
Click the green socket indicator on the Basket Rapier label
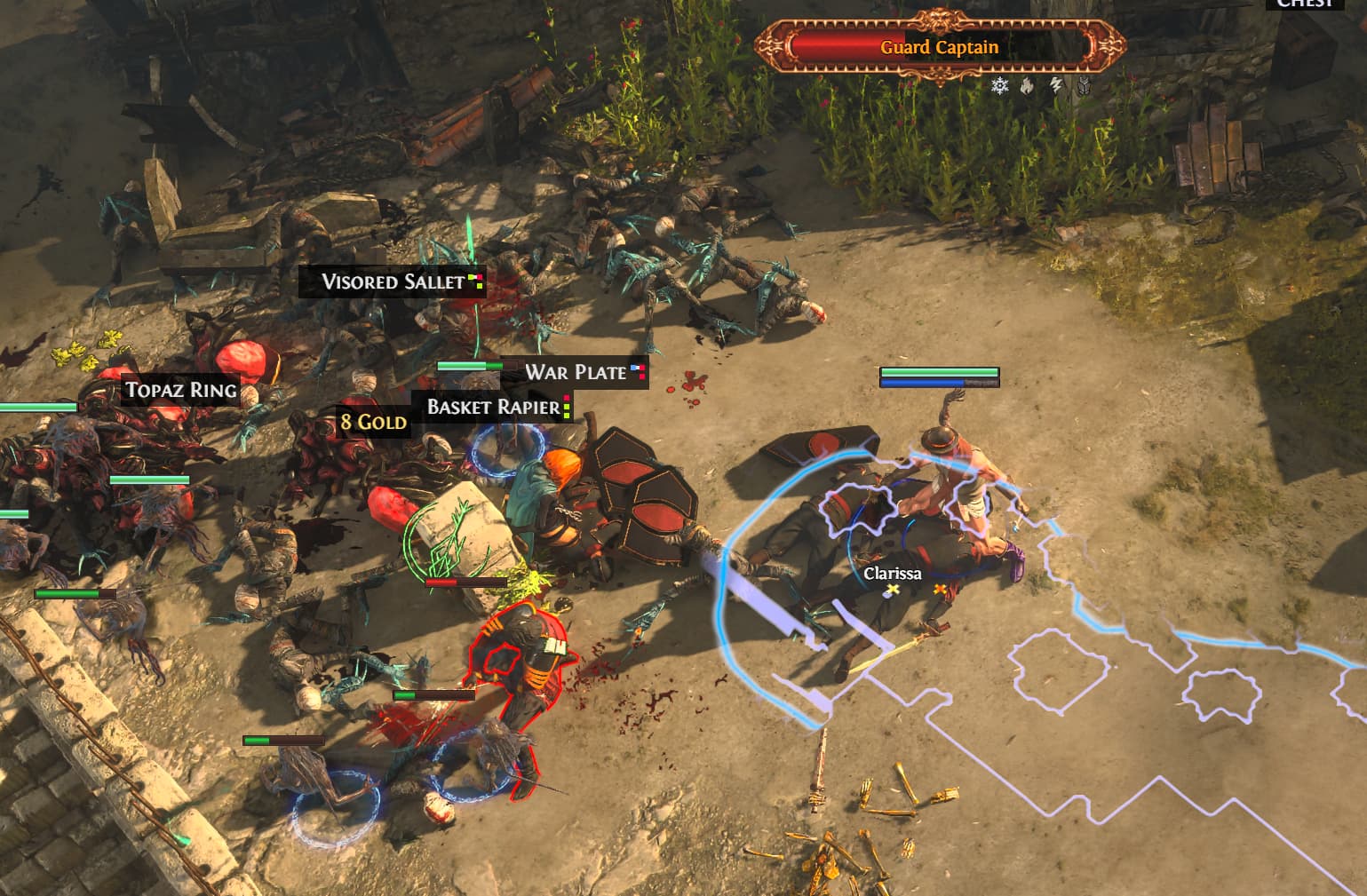pos(567,407)
